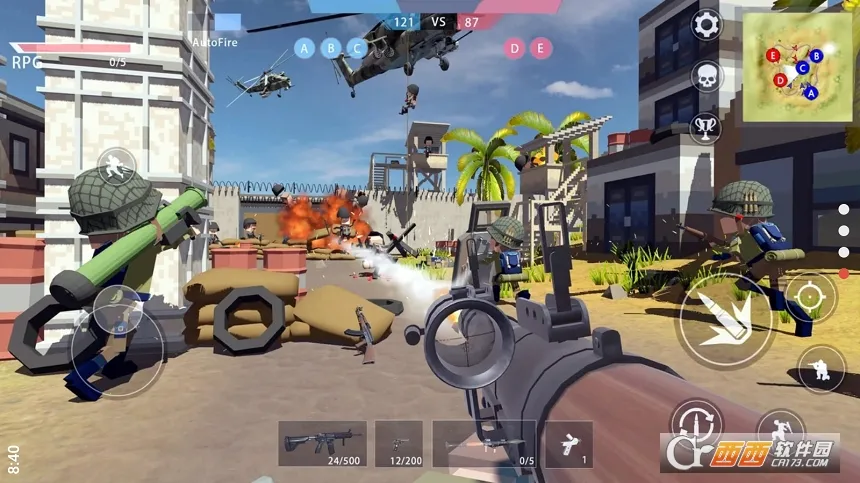
Task: Toggle crouch with the kneeling soldier button
Action: pyautogui.click(x=822, y=370)
